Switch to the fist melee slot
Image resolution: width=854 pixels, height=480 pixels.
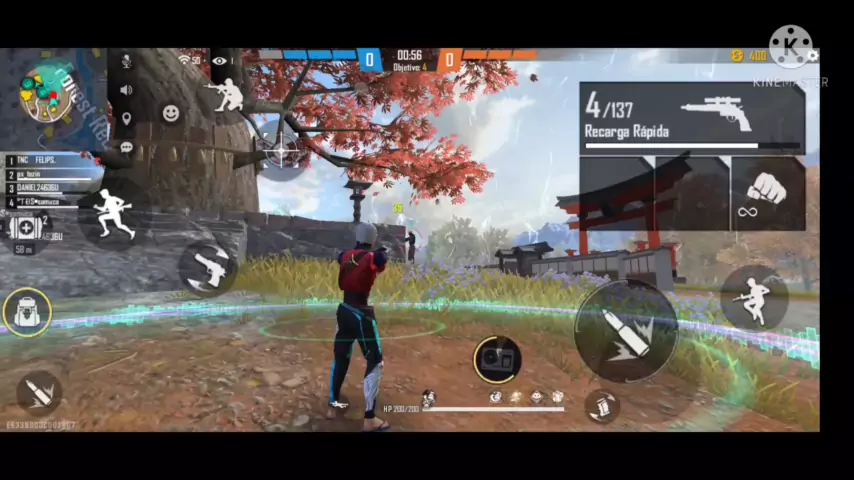point(768,193)
